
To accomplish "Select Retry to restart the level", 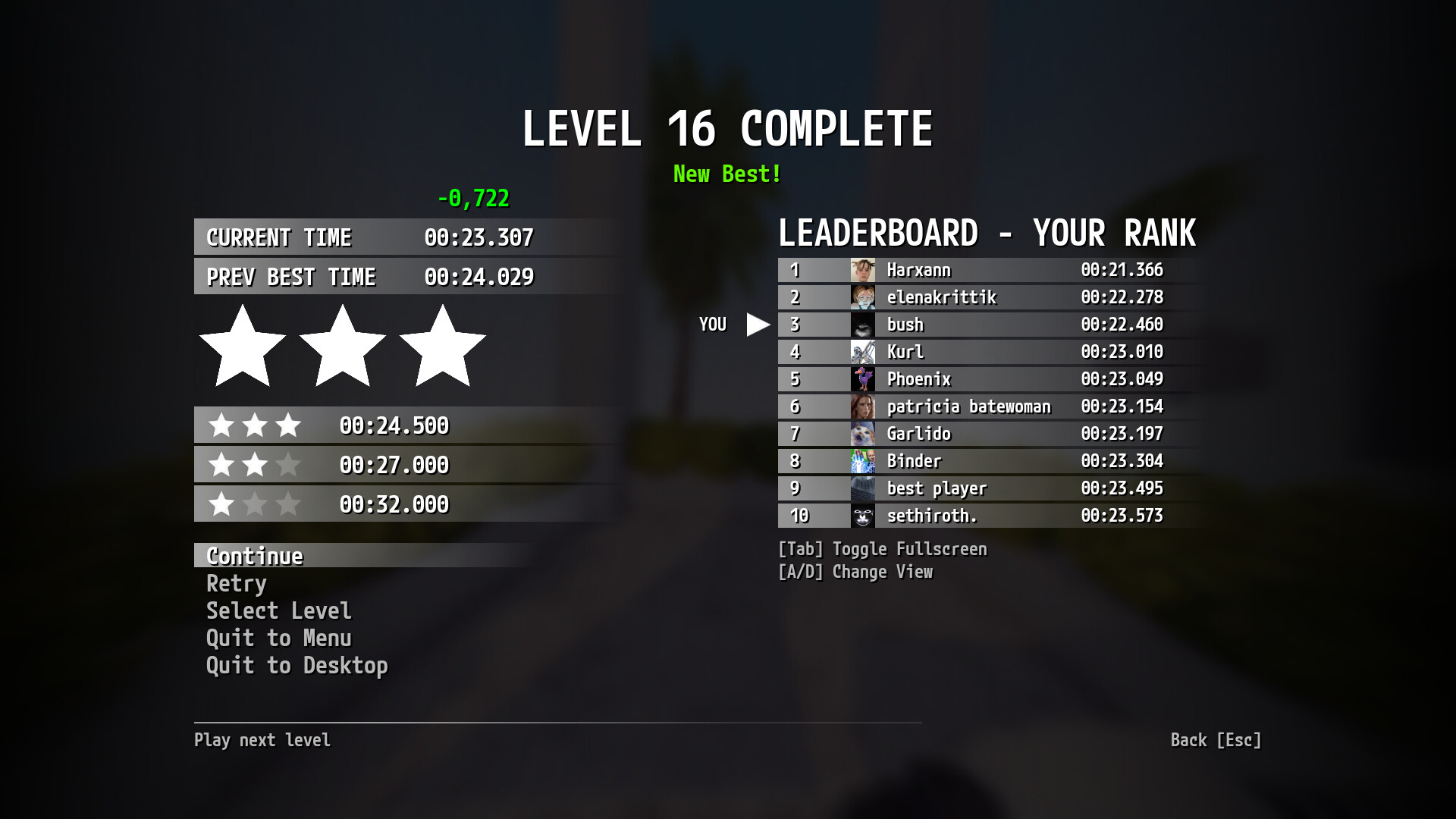I will pyautogui.click(x=236, y=584).
